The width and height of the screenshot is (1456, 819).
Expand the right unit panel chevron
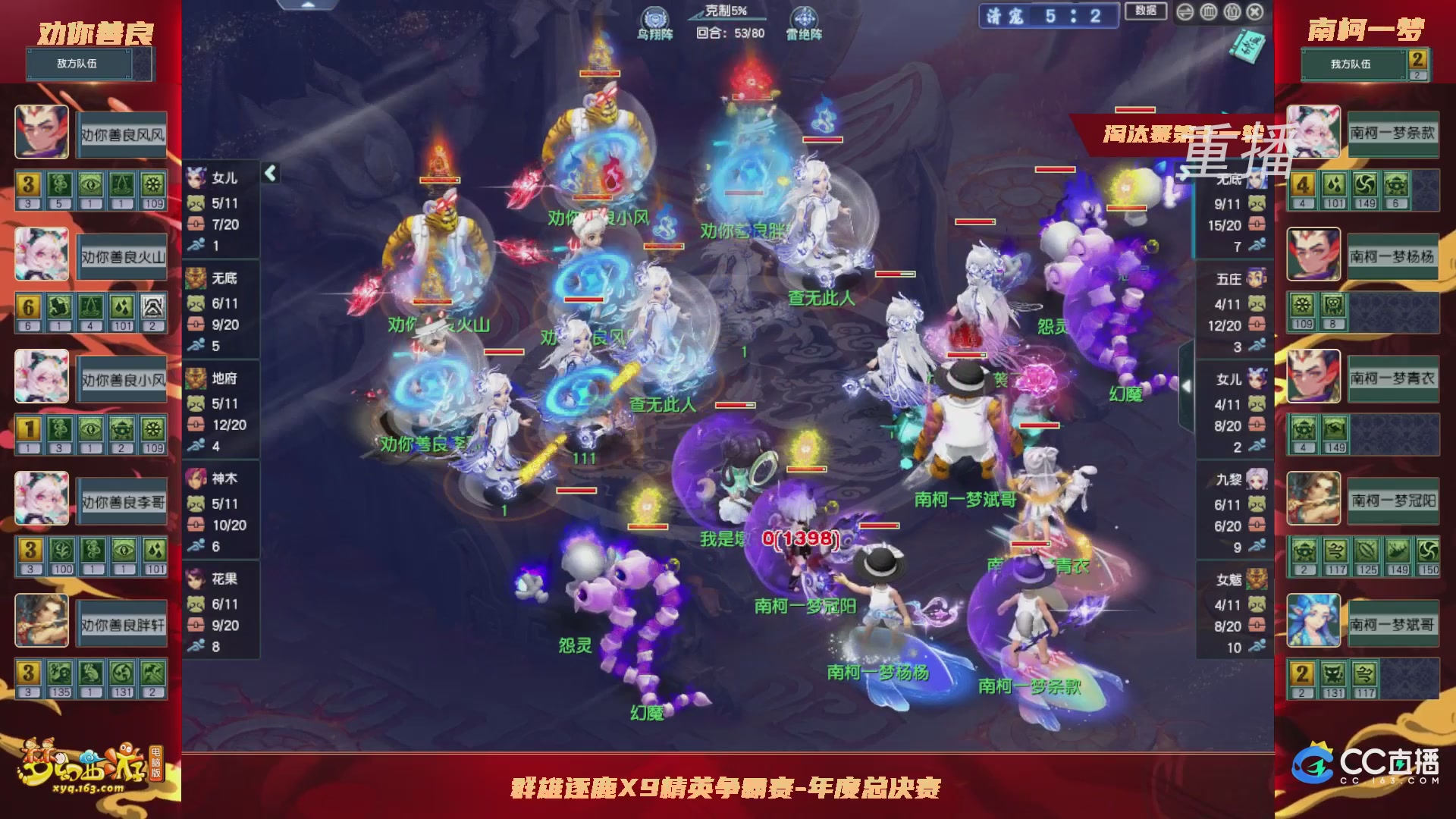pyautogui.click(x=1186, y=386)
